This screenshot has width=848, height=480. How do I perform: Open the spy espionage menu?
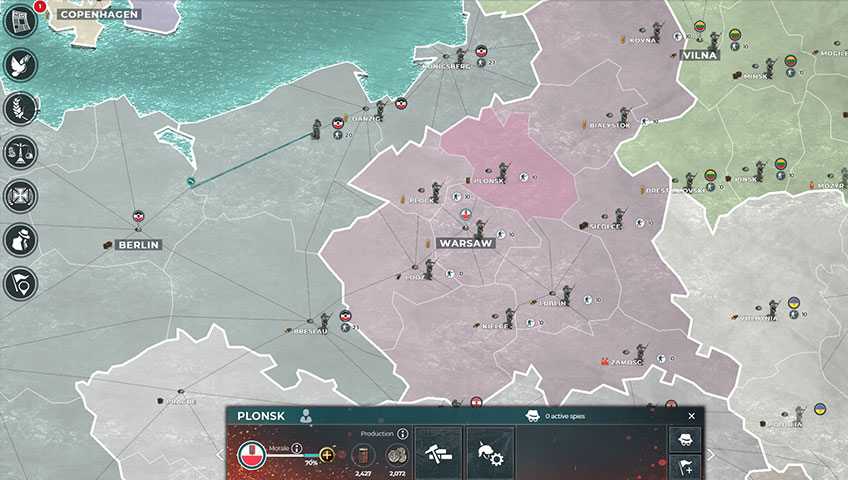(21, 240)
